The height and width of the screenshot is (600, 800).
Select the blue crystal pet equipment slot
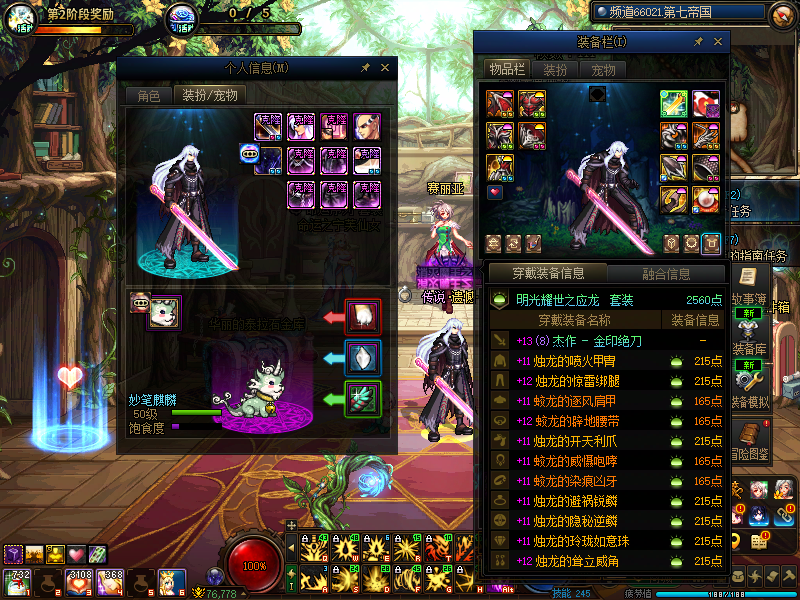pos(363,356)
